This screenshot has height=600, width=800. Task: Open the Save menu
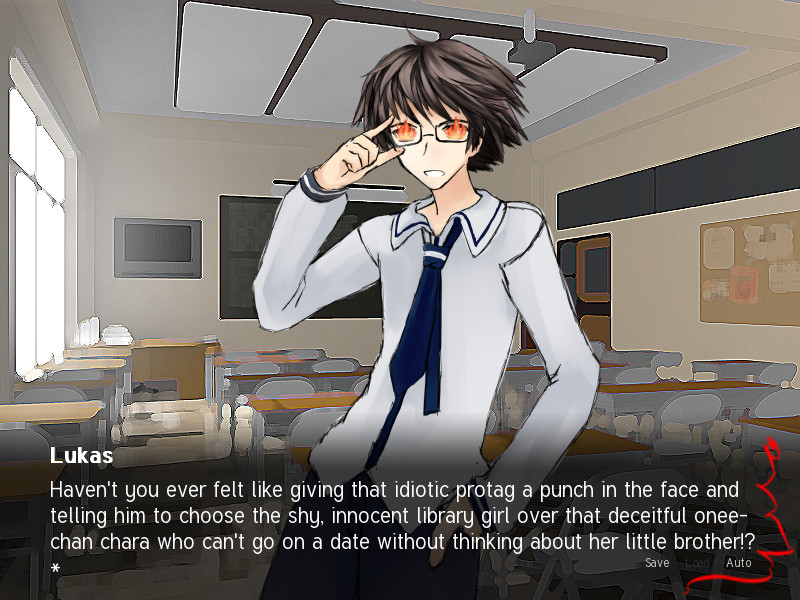657,563
